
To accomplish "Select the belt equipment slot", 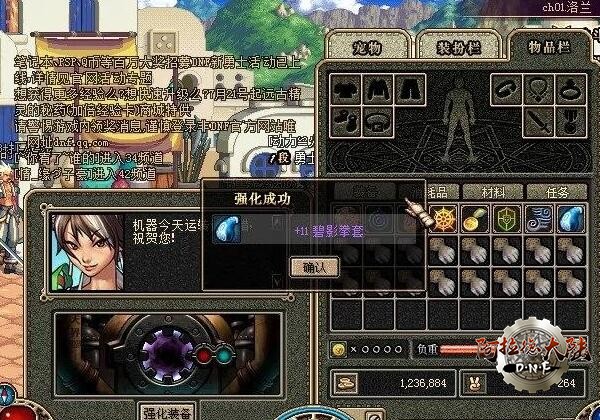I will click(x=376, y=120).
